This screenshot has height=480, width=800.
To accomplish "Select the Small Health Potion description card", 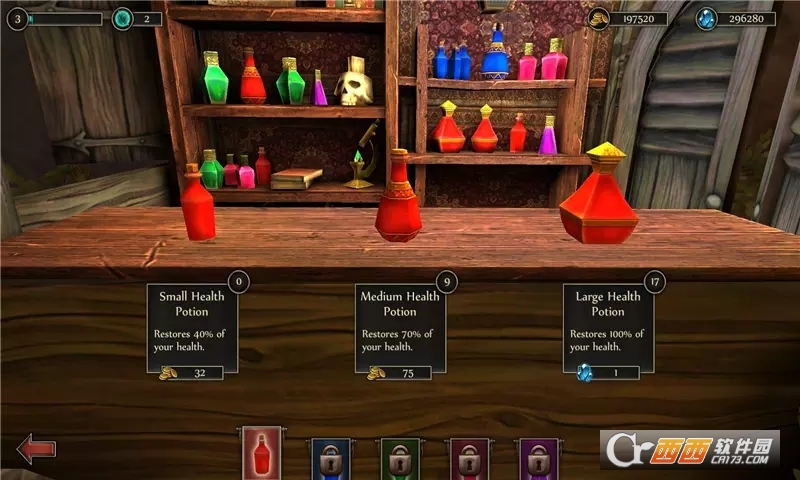I will point(193,320).
